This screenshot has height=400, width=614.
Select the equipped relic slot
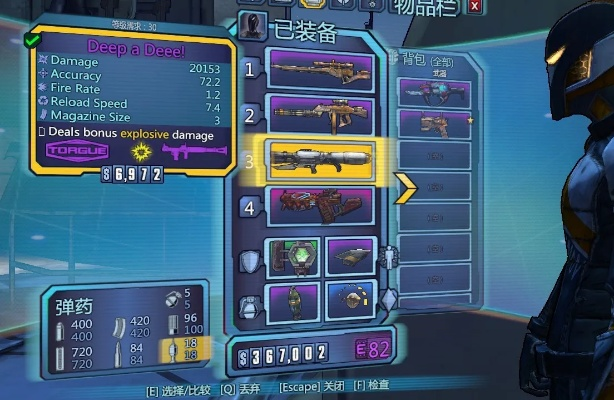(x=349, y=301)
